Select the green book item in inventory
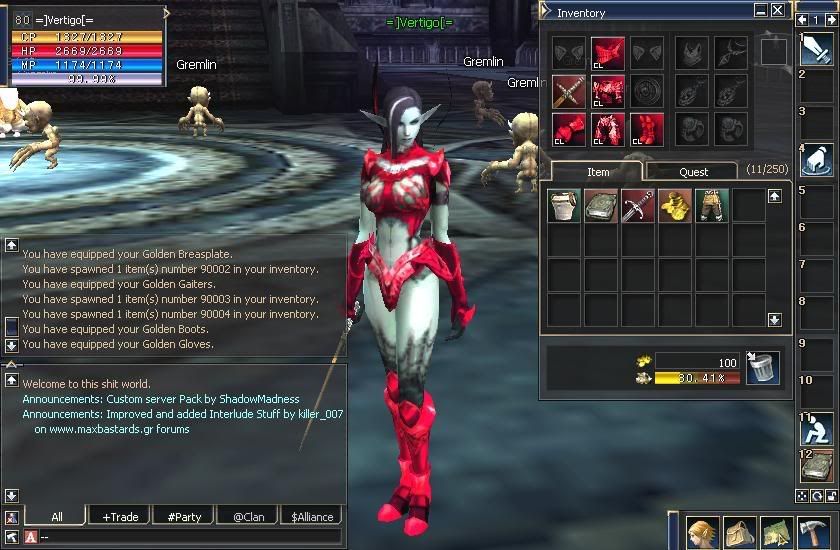Image resolution: width=840 pixels, height=550 pixels. coord(601,205)
